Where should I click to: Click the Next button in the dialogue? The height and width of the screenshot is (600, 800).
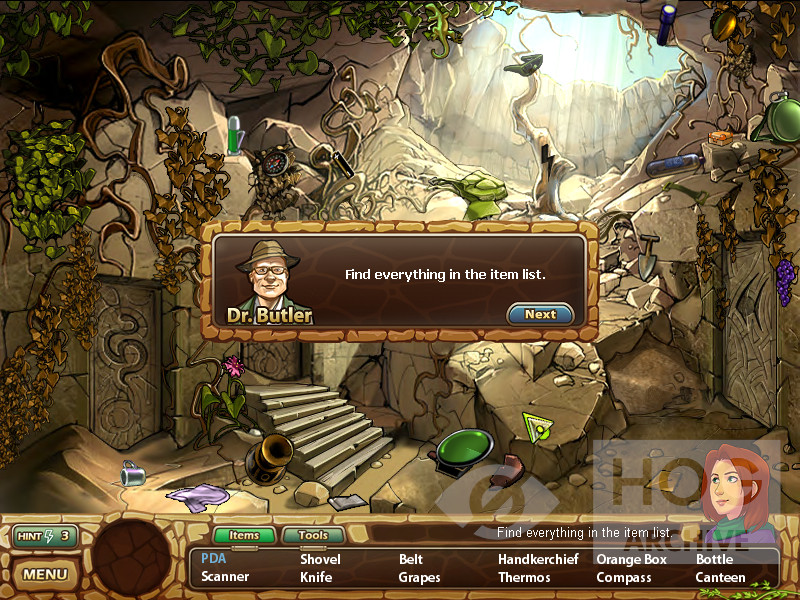pyautogui.click(x=540, y=314)
